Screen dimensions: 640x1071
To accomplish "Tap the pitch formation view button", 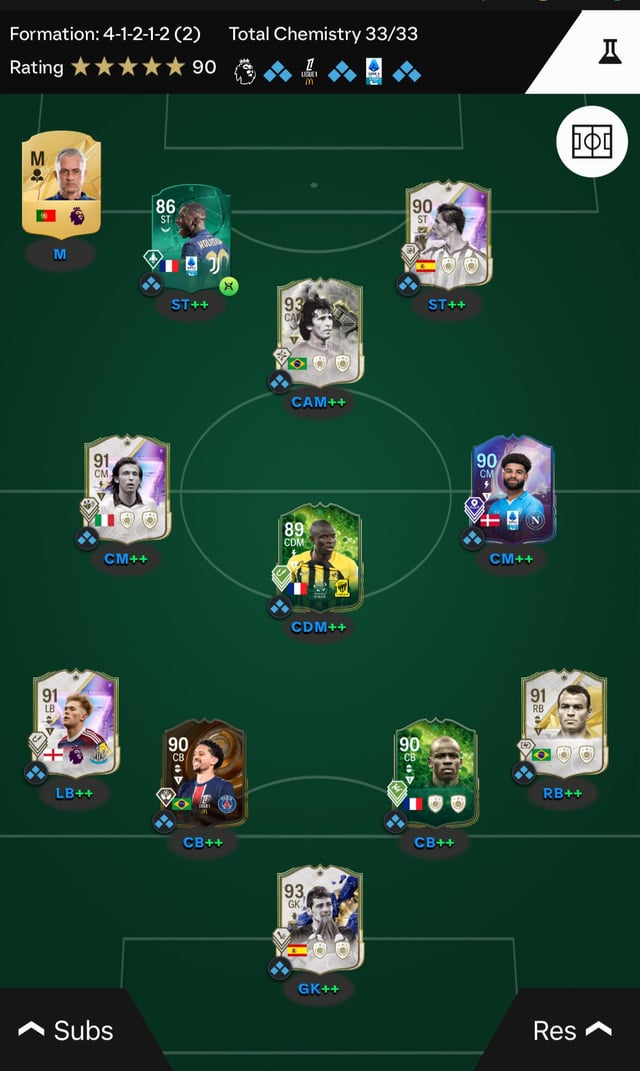I will point(591,142).
